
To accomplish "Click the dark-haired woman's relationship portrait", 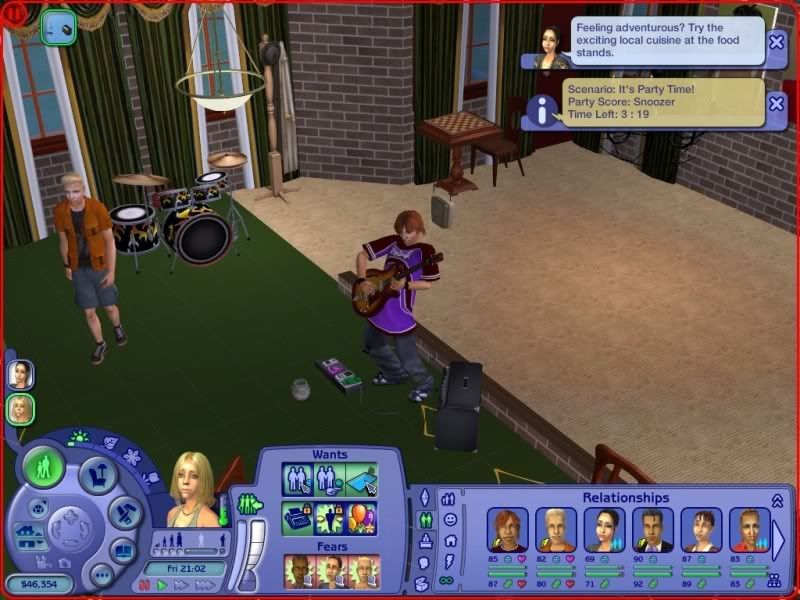I will pyautogui.click(x=604, y=530).
